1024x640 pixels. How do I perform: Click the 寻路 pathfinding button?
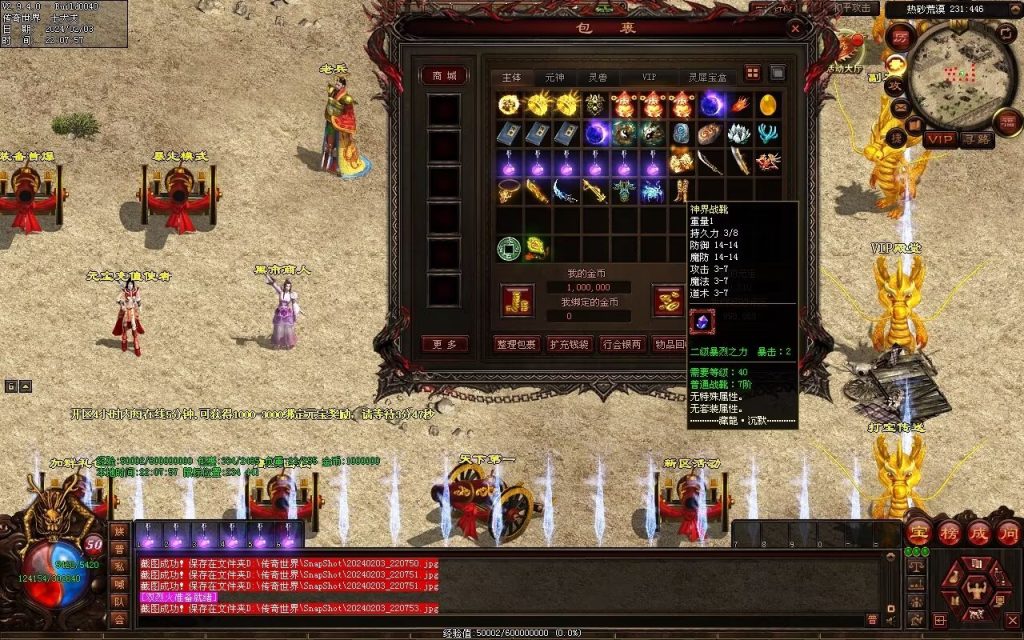[977, 139]
